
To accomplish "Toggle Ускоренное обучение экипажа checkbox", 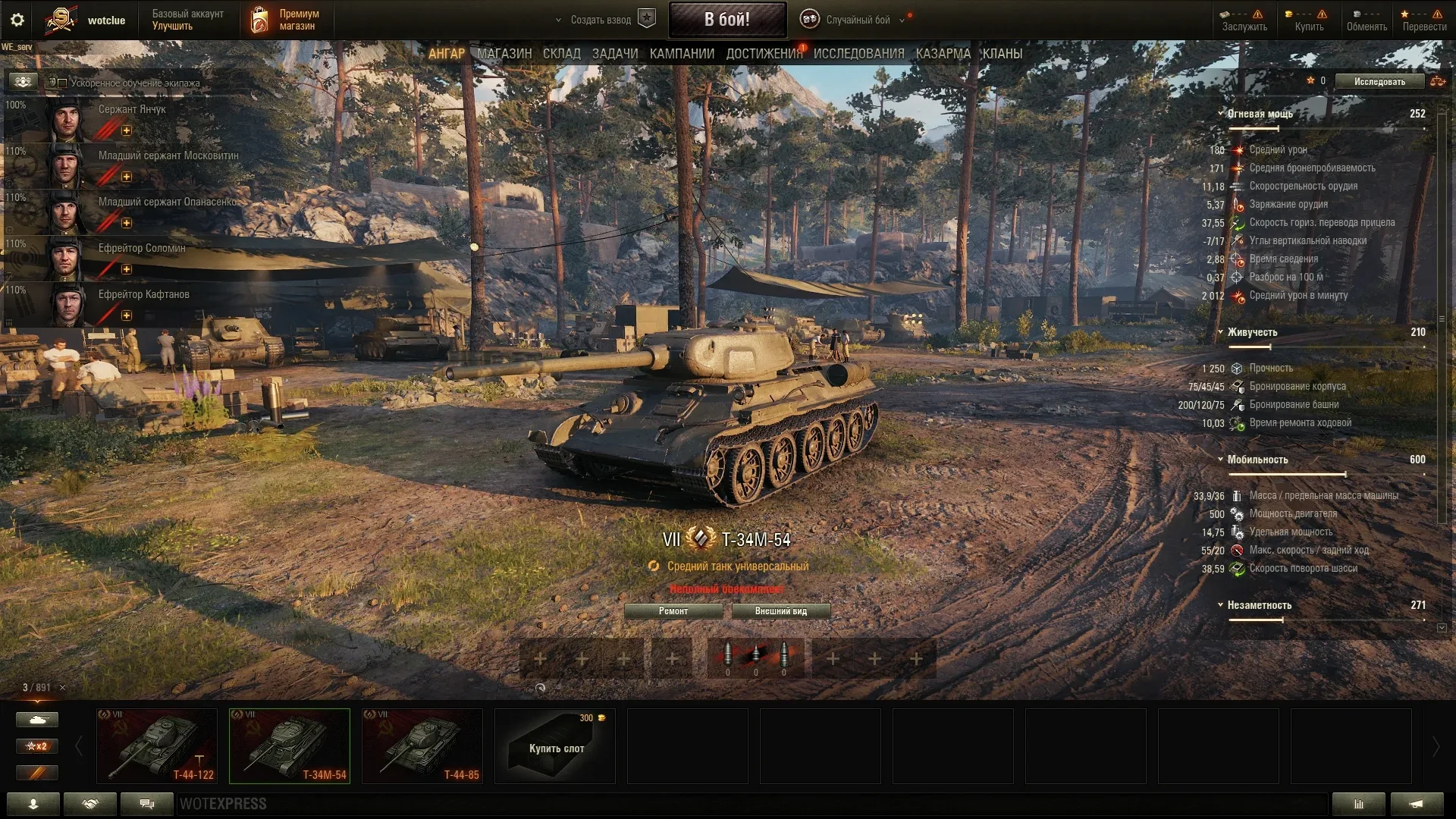I will coord(63,83).
